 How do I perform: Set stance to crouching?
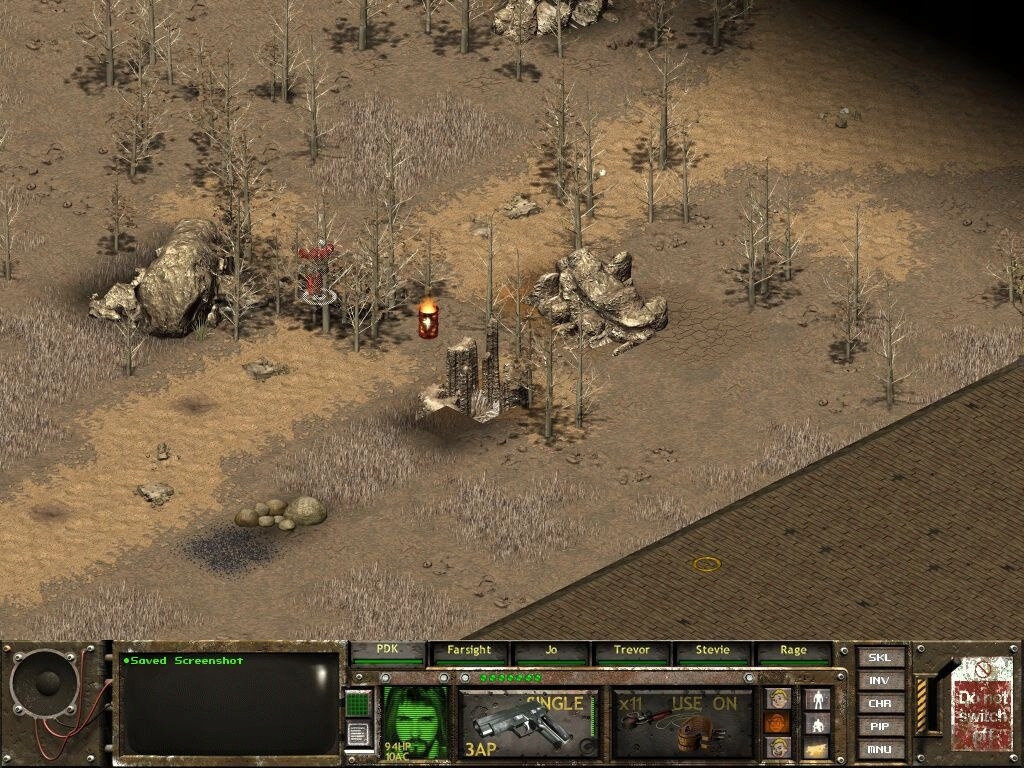[x=818, y=723]
